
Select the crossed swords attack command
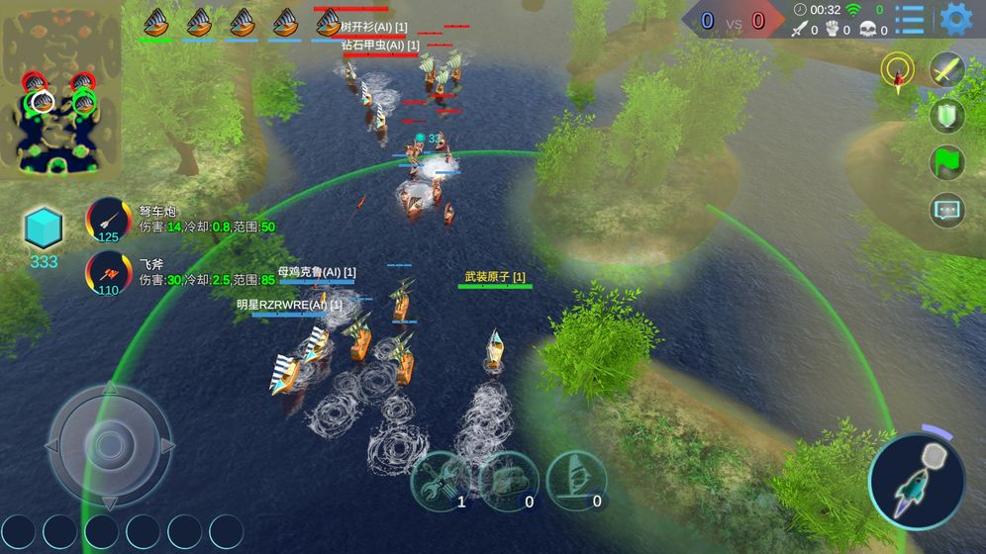[946, 69]
